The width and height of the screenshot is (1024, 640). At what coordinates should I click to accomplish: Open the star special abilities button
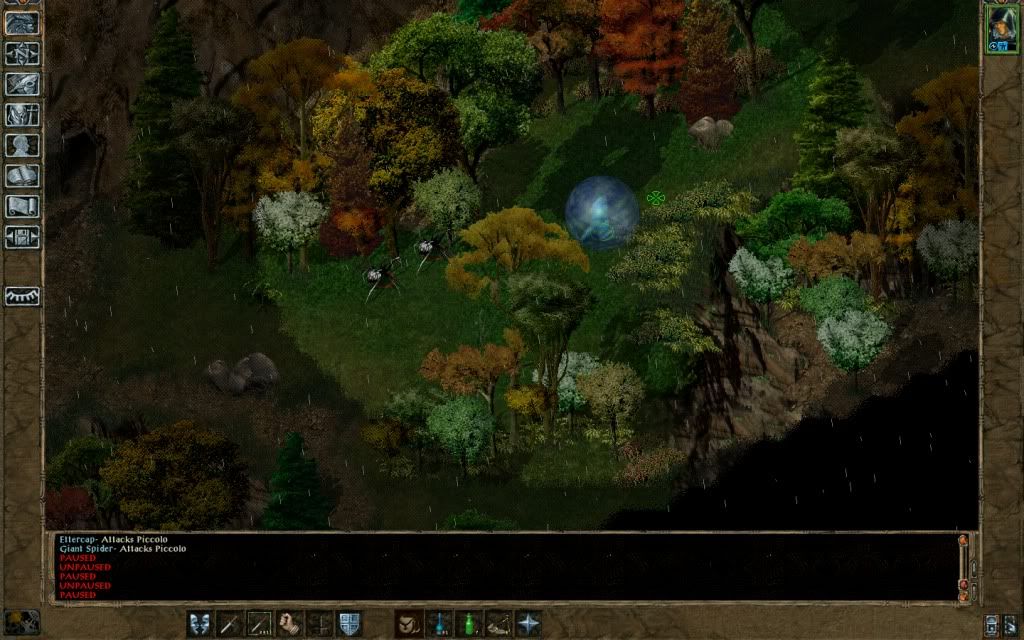coord(528,623)
